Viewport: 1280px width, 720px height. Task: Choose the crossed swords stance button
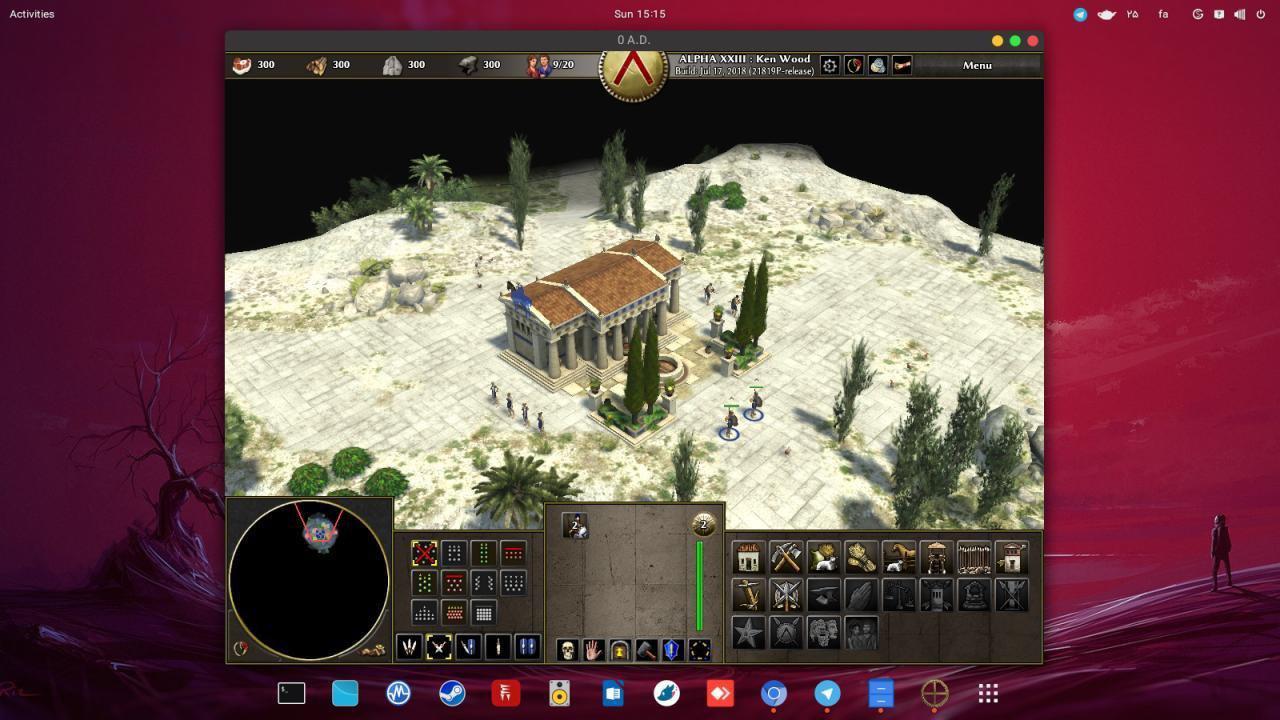438,647
